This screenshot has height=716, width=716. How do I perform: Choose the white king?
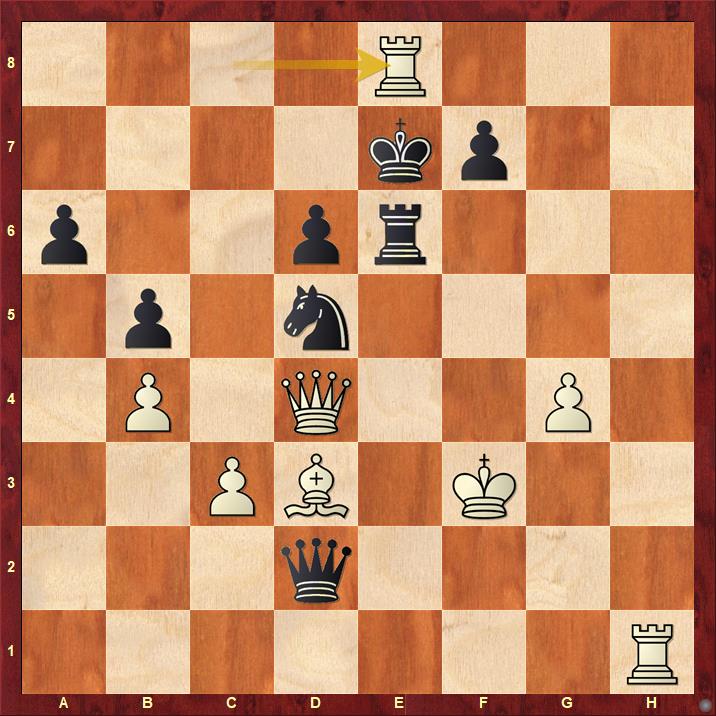point(484,486)
